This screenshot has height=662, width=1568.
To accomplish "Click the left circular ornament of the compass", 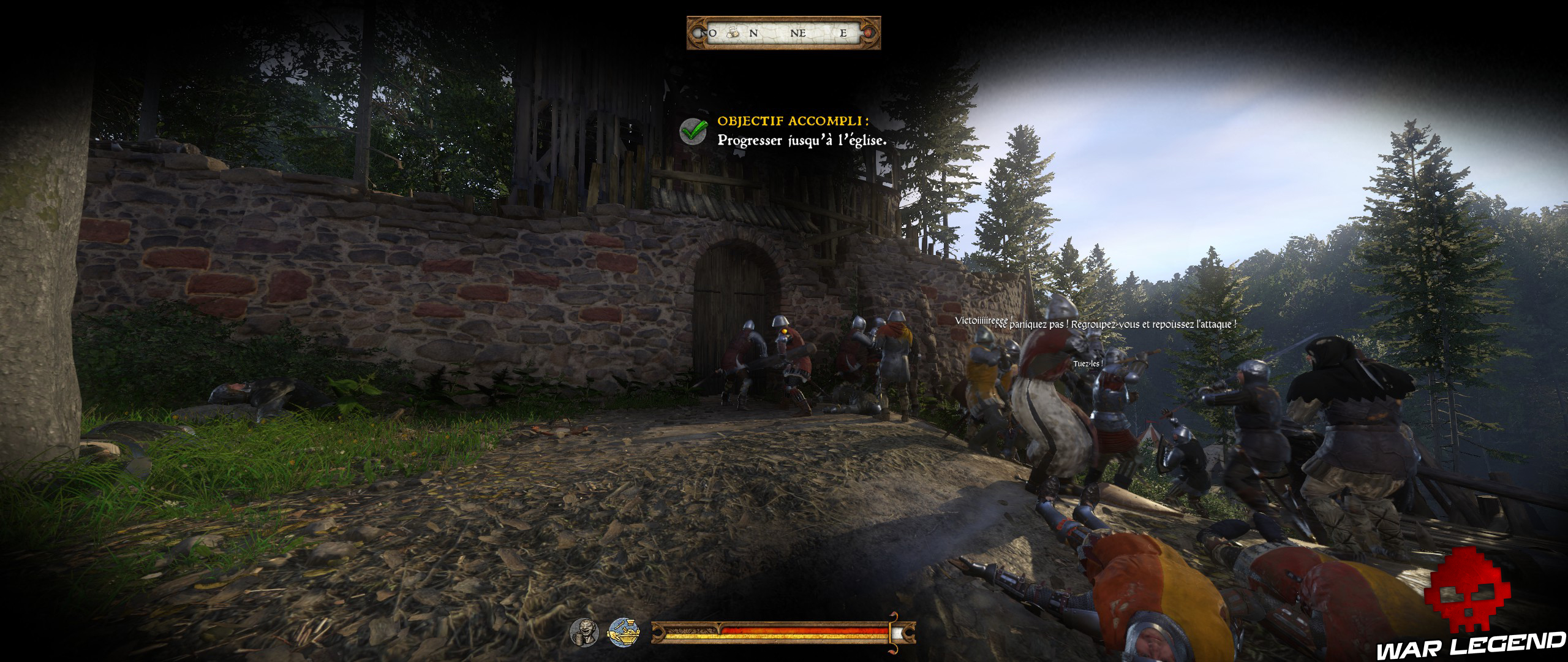I will [698, 34].
